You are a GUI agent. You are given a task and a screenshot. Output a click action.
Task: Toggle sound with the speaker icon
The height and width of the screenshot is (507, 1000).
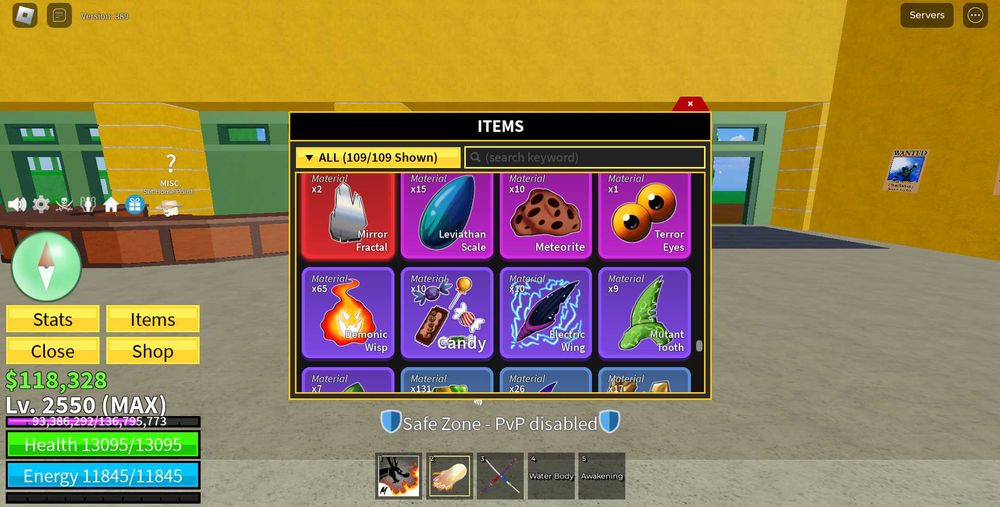[17, 204]
